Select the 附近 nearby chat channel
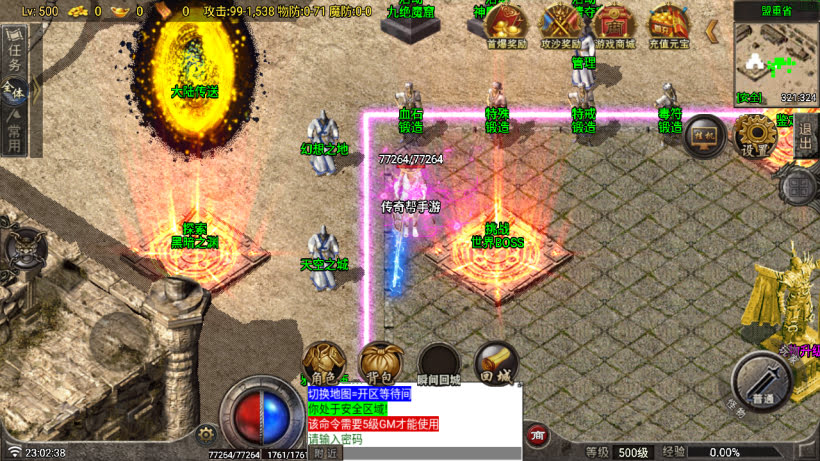Image resolution: width=820 pixels, height=461 pixels. (x=324, y=453)
